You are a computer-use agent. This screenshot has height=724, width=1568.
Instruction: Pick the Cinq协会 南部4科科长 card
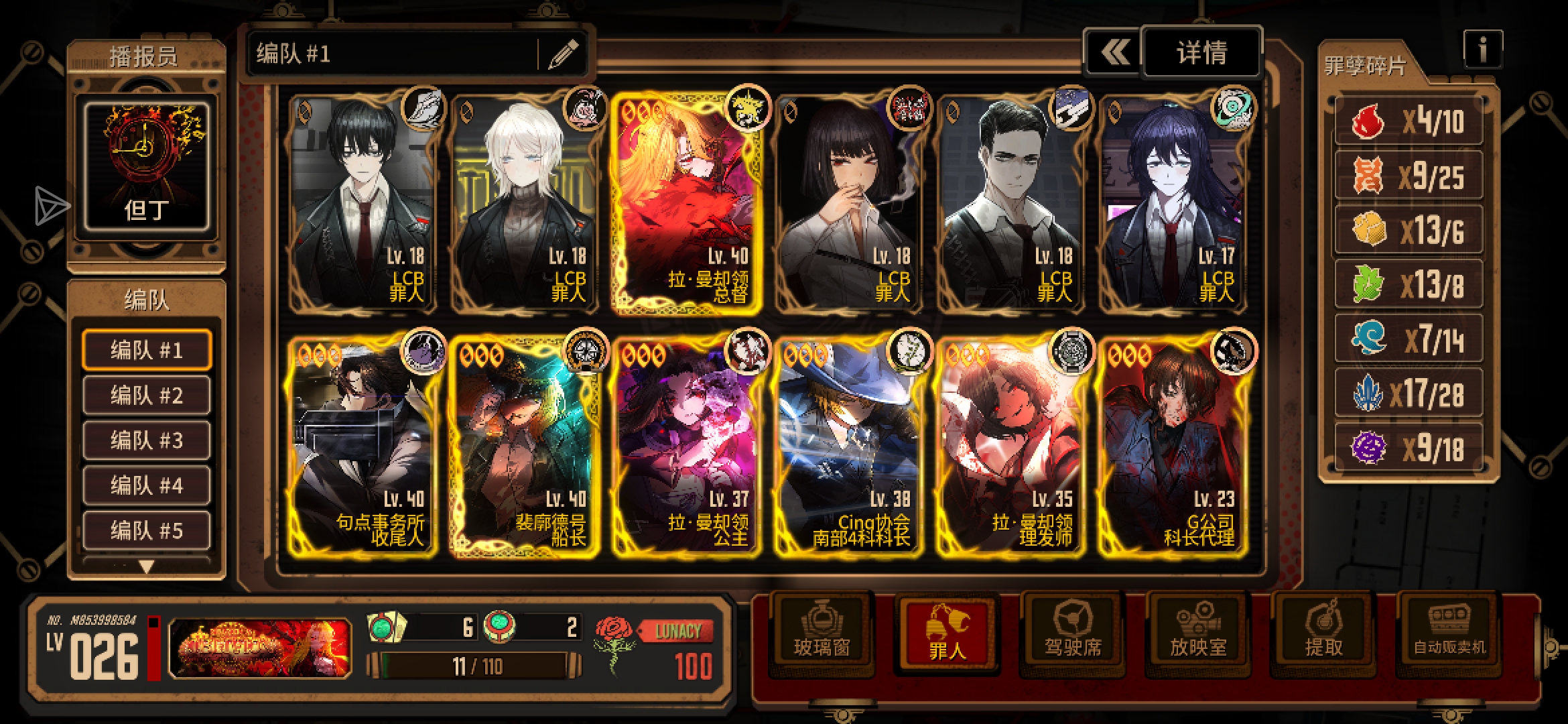[x=848, y=447]
